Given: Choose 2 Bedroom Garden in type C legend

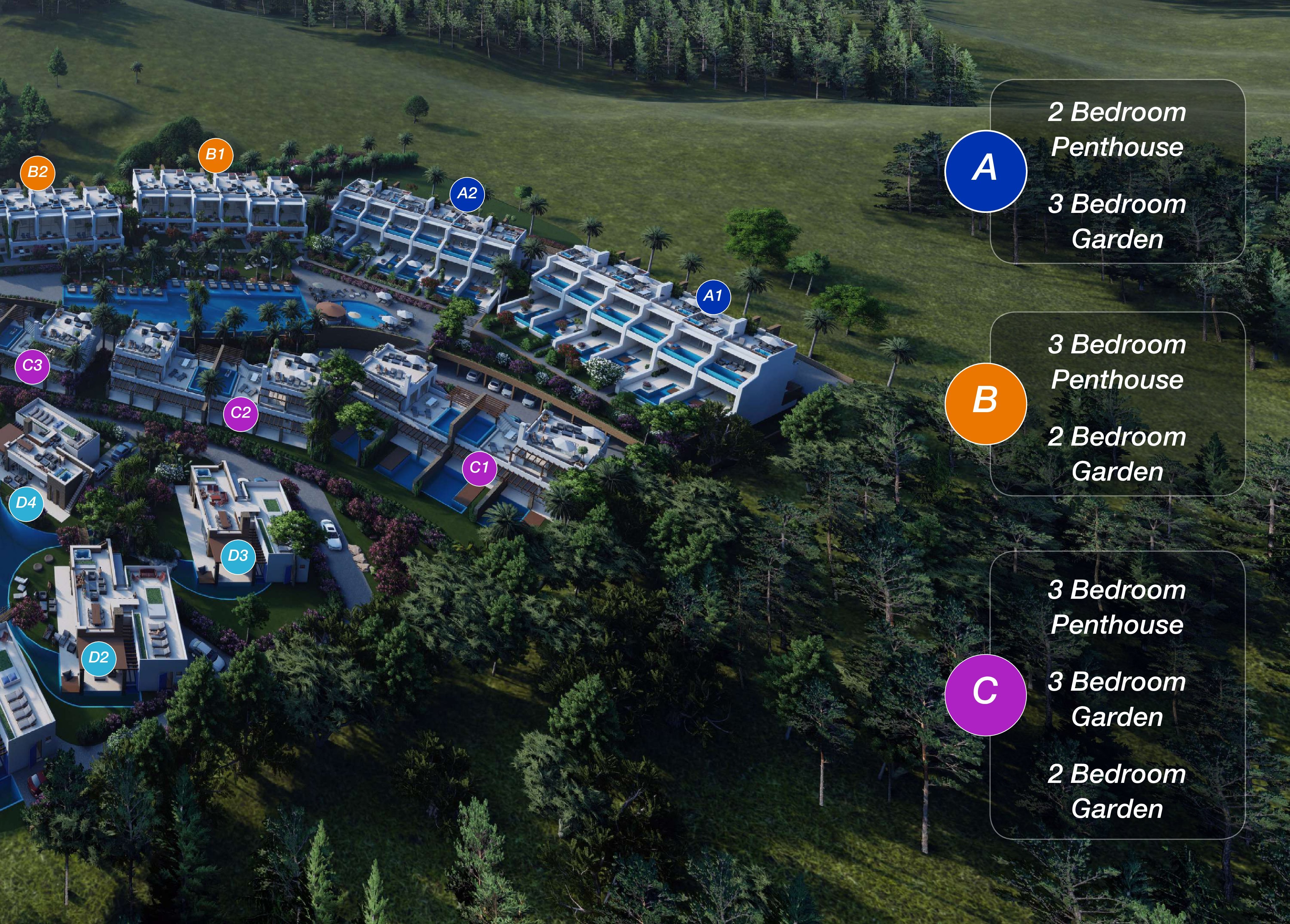Looking at the screenshot, I should tap(1117, 792).
